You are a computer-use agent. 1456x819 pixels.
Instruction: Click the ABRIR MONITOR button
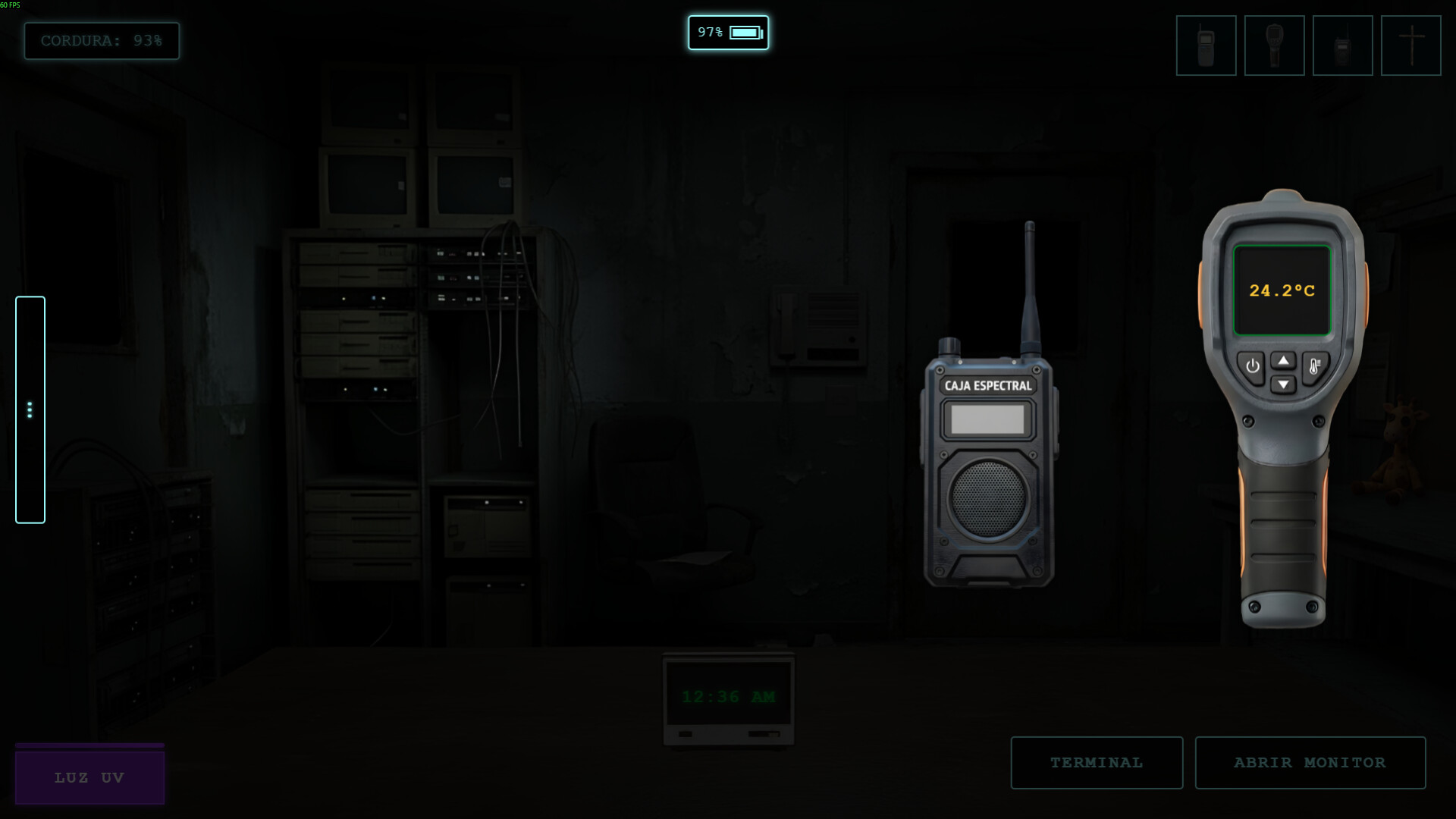[x=1310, y=763]
